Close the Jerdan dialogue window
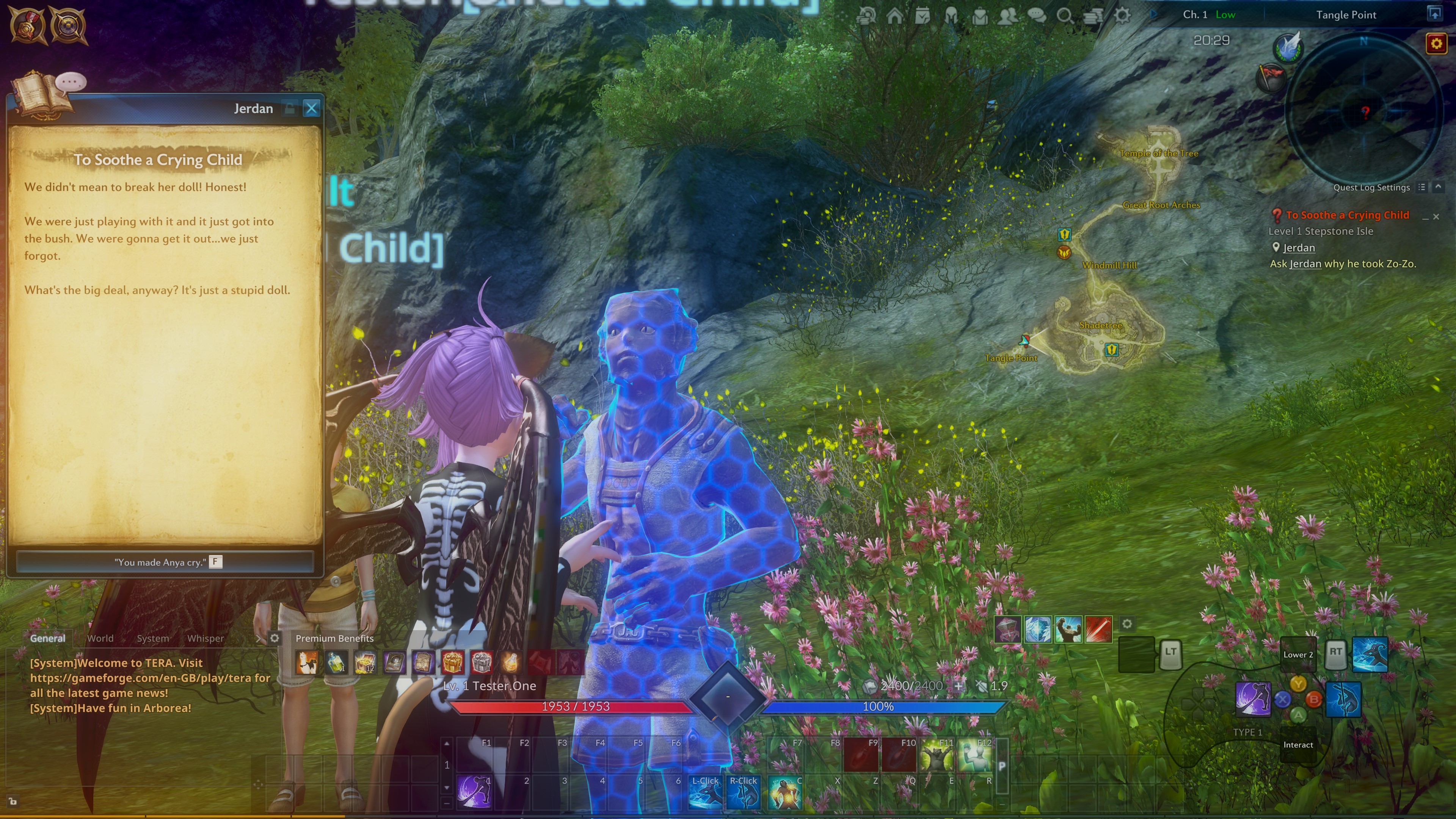This screenshot has height=819, width=1456. tap(311, 108)
